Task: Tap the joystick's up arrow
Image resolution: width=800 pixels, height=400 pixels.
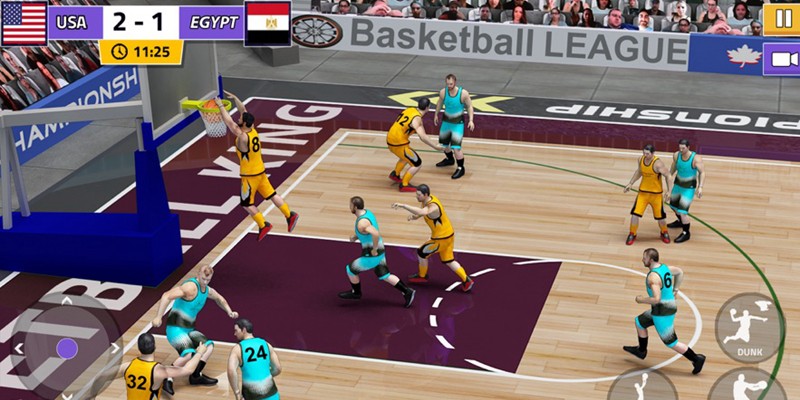Action: pyautogui.click(x=67, y=301)
